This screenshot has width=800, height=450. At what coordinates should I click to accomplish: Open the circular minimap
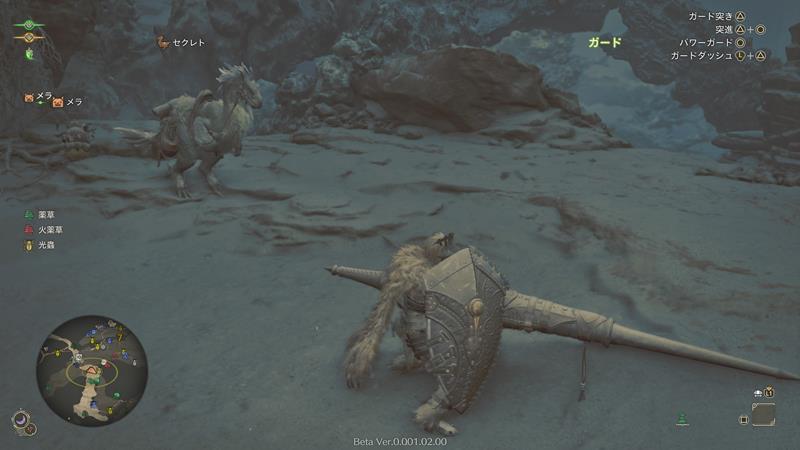click(x=92, y=370)
